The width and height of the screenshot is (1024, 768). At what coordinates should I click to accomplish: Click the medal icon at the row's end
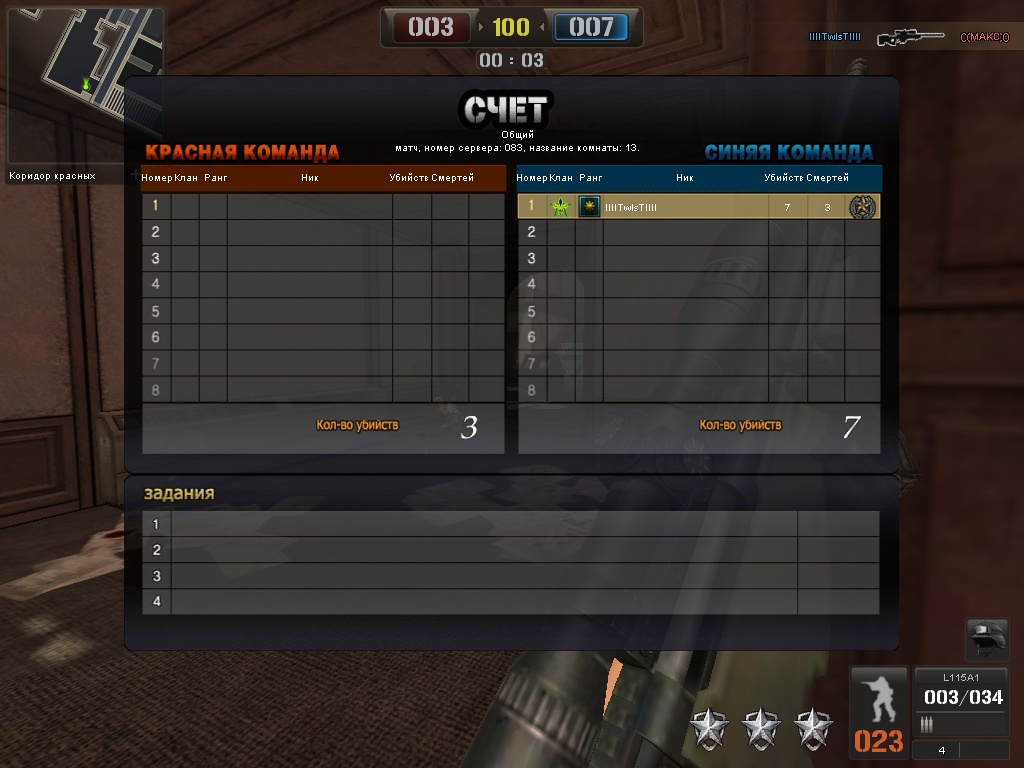861,207
